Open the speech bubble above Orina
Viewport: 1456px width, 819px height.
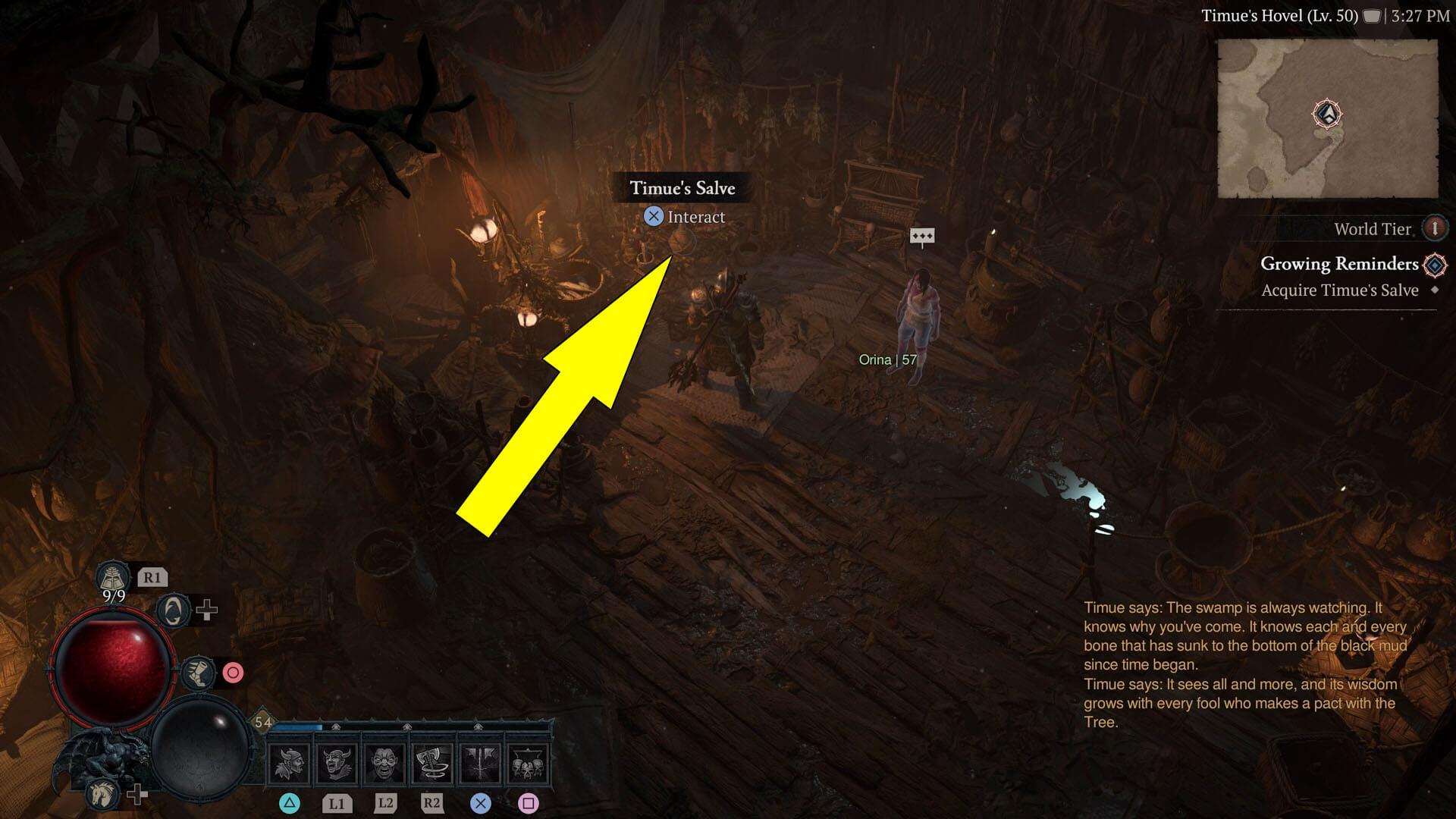tap(922, 236)
